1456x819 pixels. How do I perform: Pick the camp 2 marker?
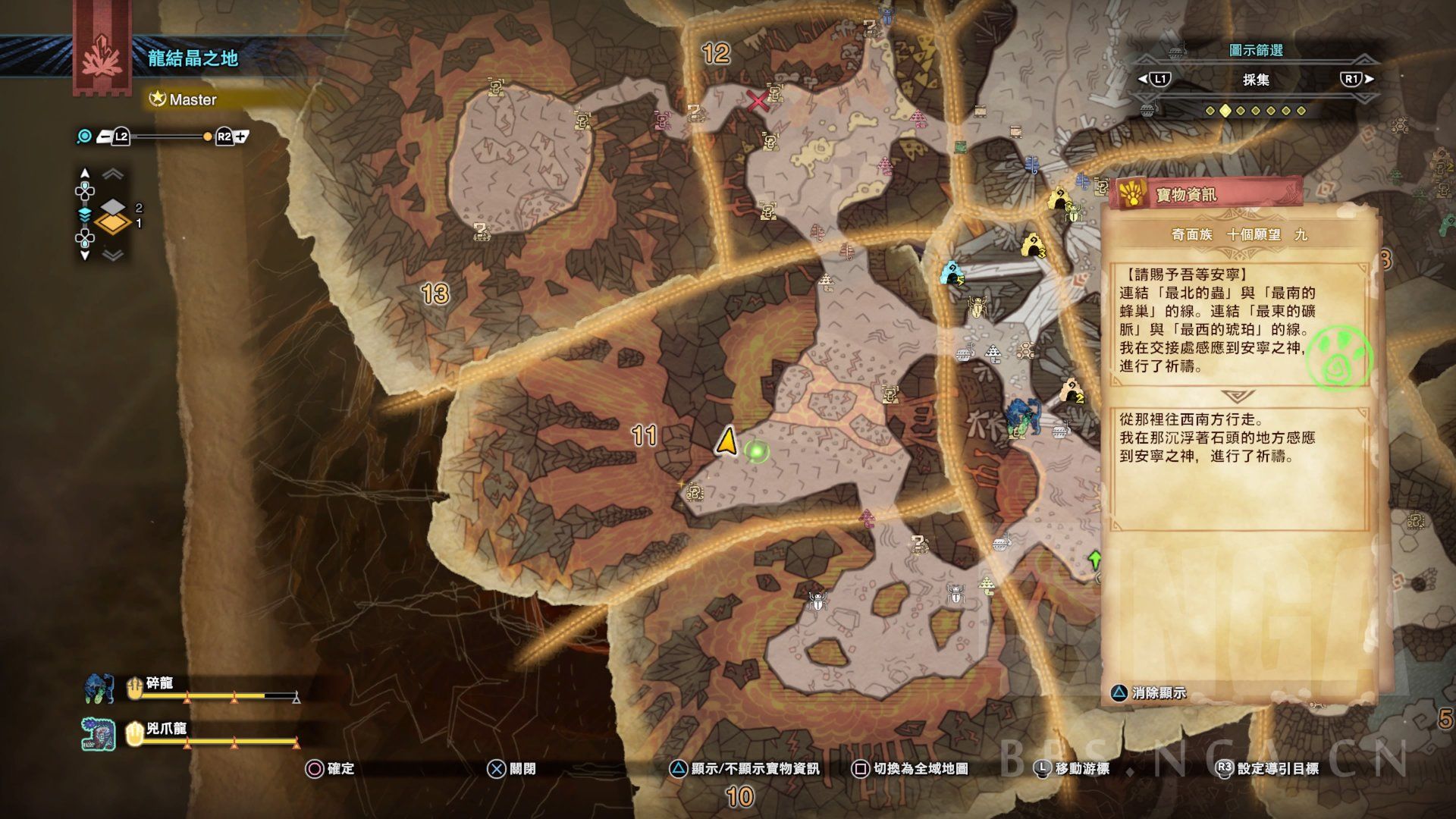tap(1071, 391)
